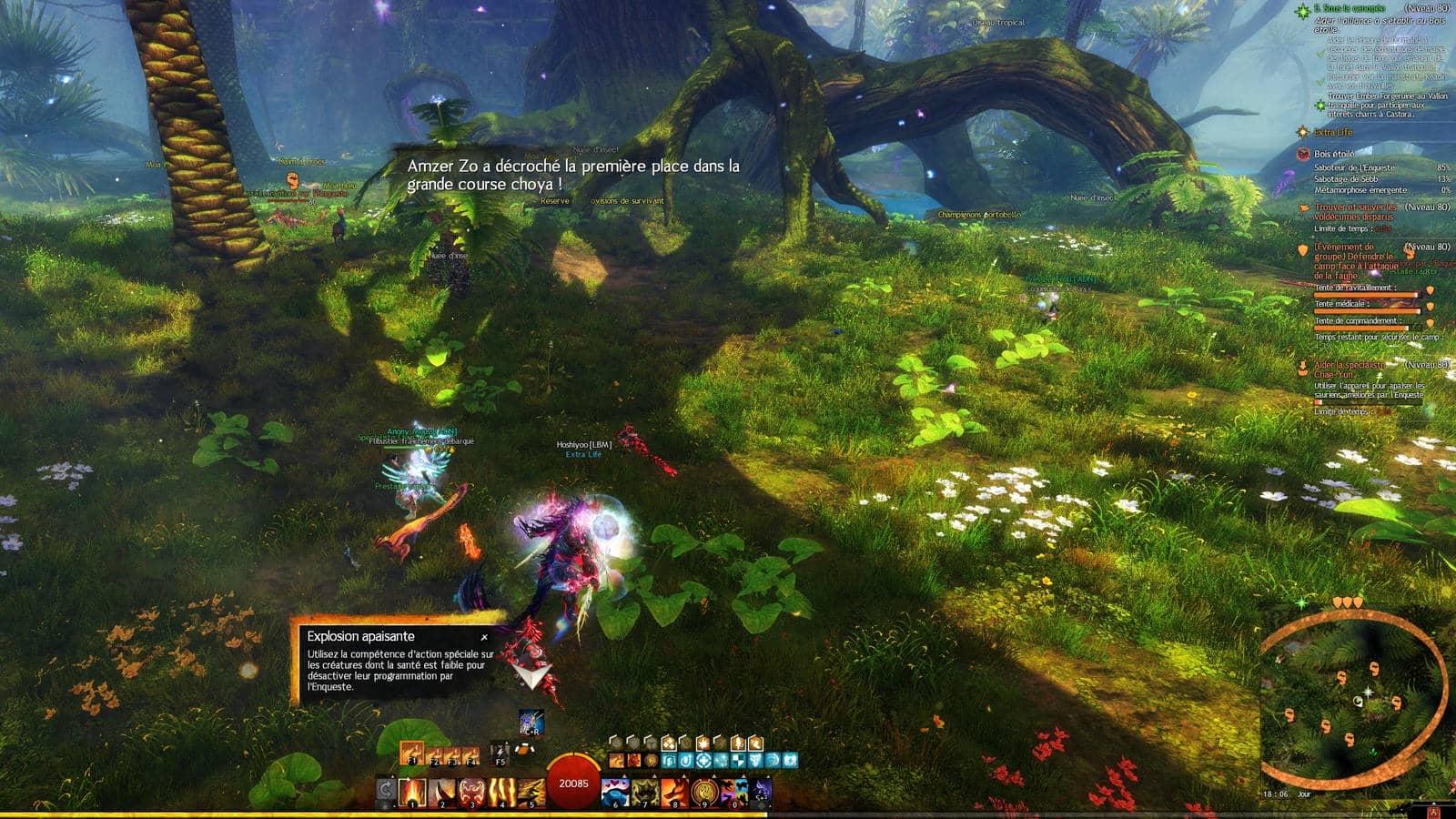Activate the dragon skill in slot 5
The image size is (1456, 819).
pyautogui.click(x=531, y=792)
